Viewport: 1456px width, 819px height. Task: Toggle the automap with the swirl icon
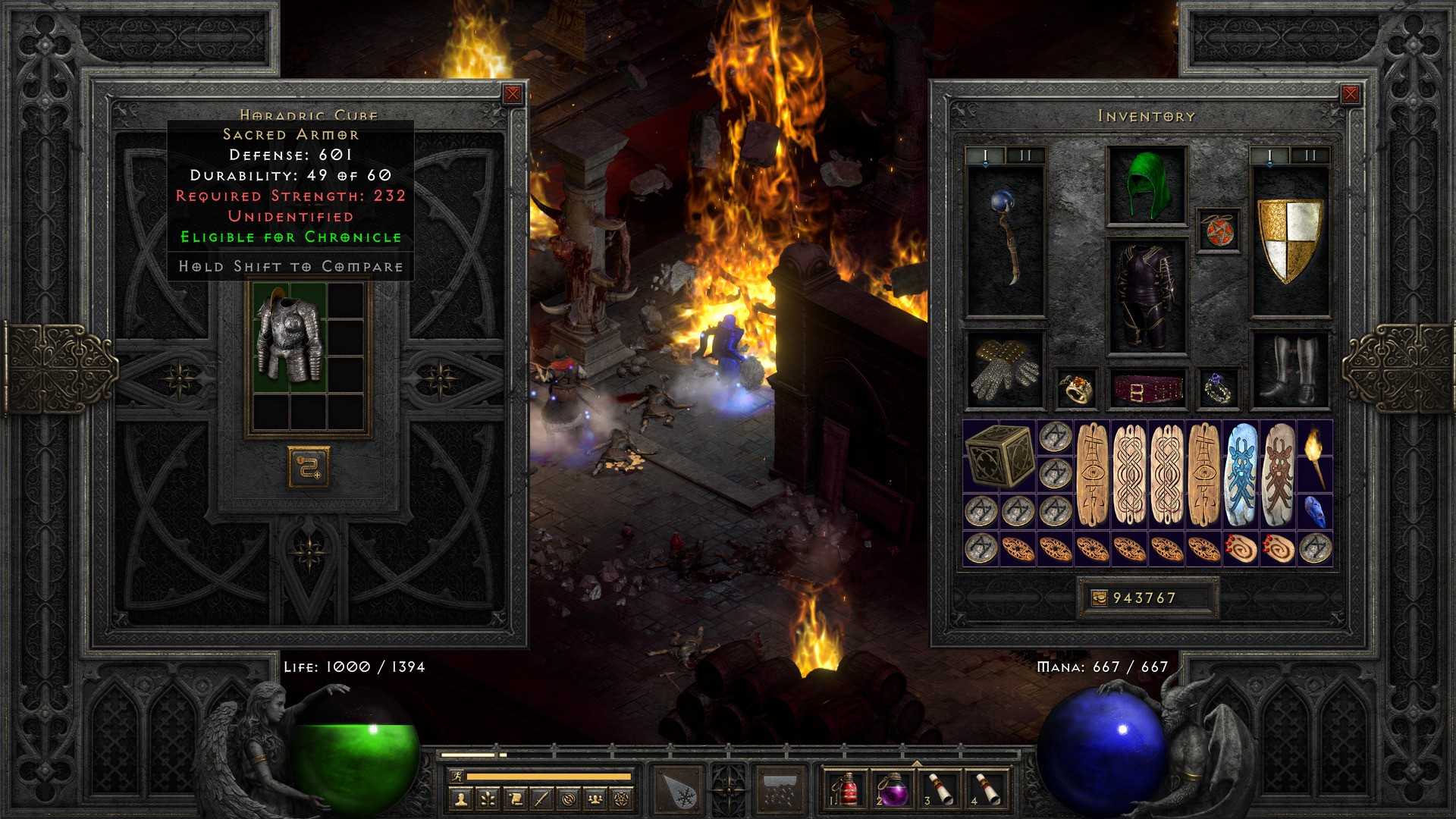pyautogui.click(x=569, y=799)
